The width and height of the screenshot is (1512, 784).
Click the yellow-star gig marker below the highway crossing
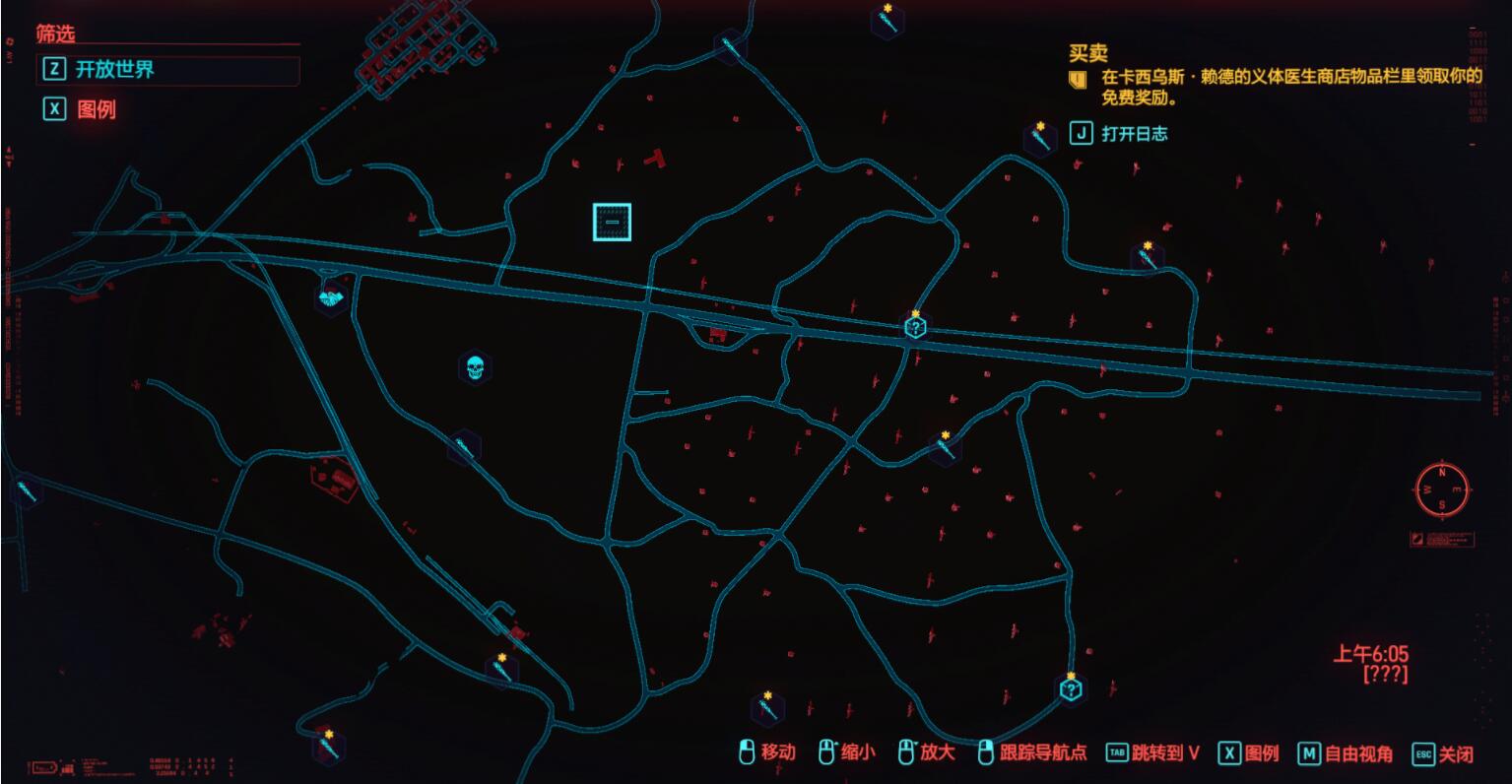pyautogui.click(x=942, y=444)
